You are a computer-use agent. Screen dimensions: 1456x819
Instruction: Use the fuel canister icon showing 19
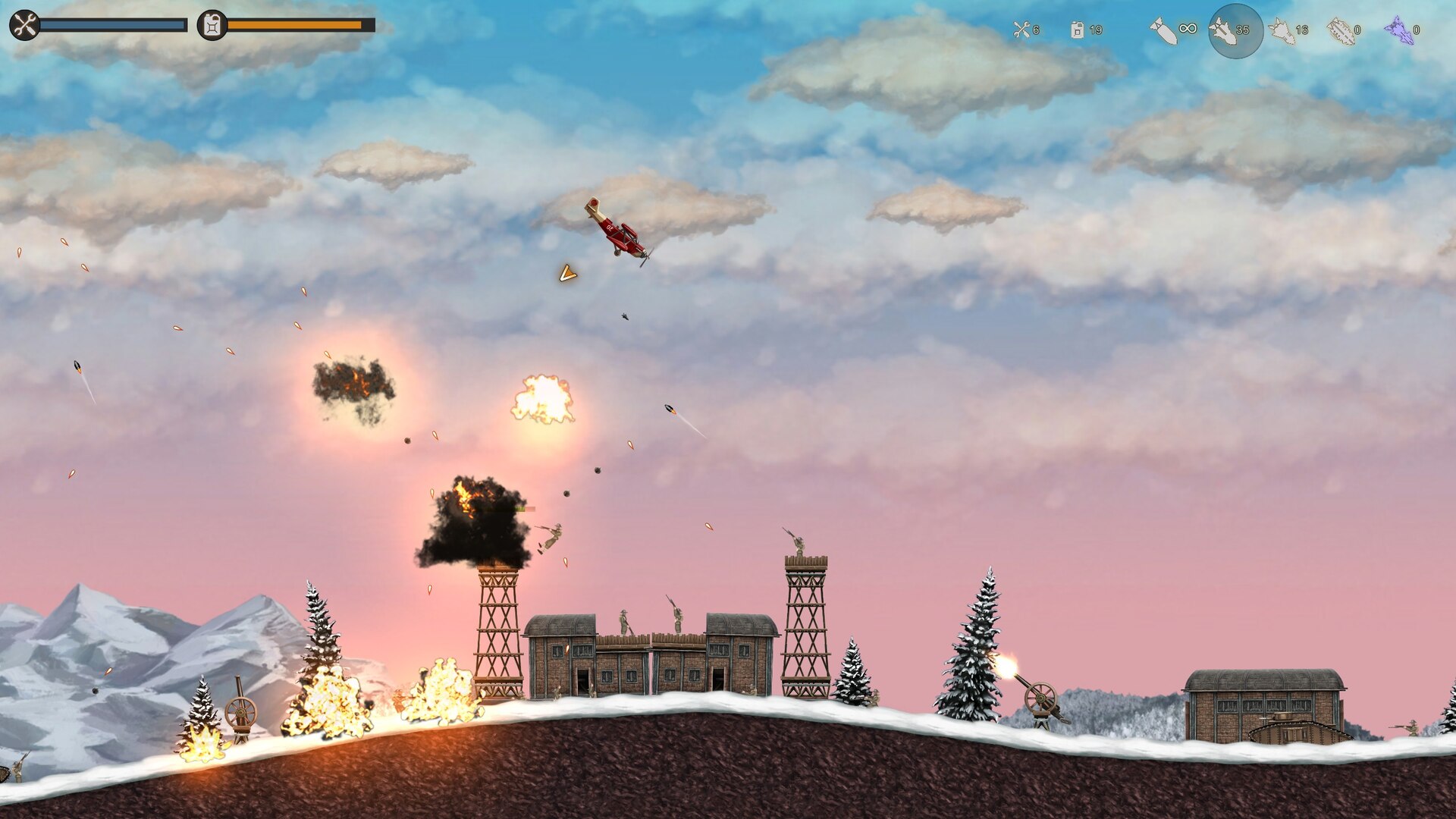pos(1078,30)
